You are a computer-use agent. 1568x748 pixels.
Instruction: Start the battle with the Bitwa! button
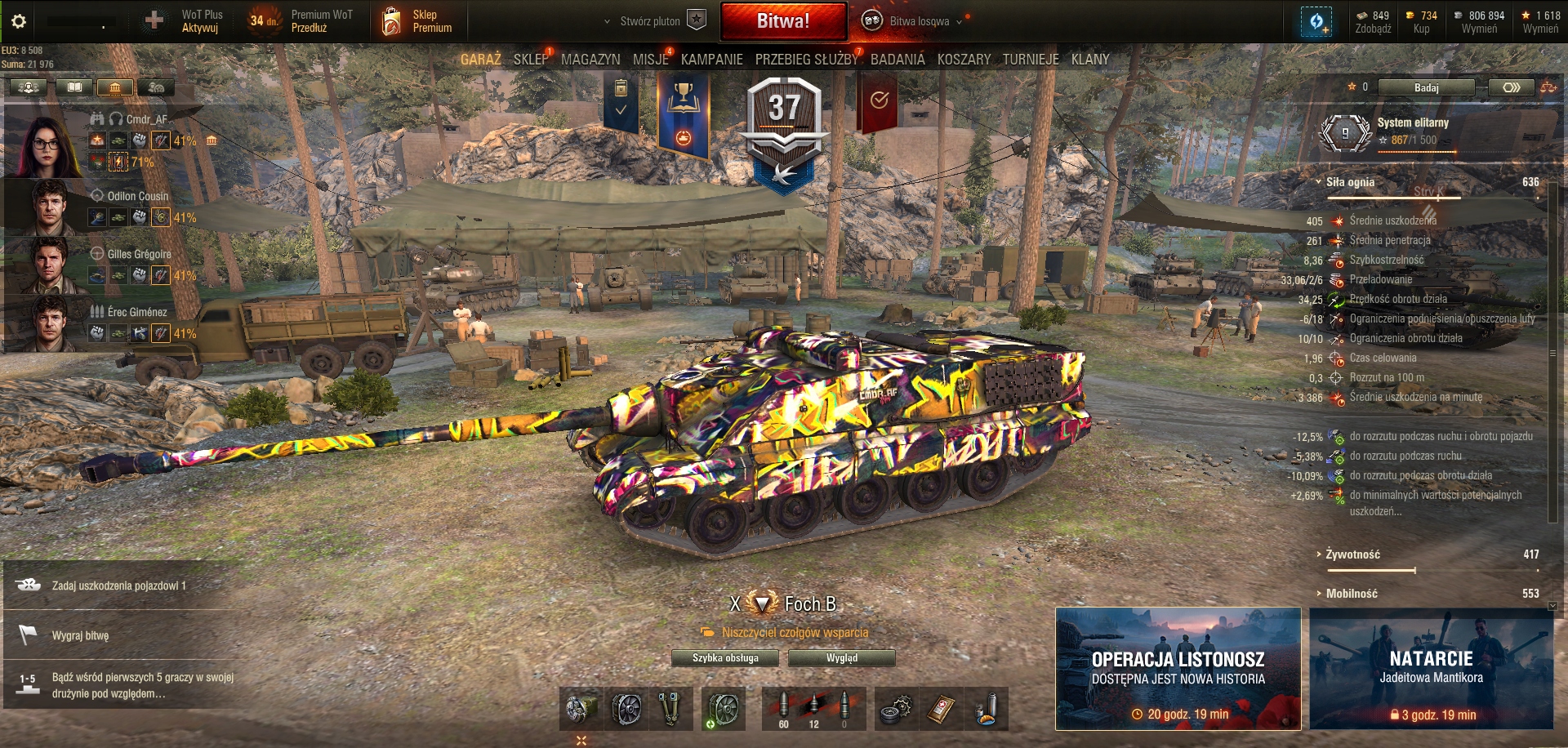[783, 21]
